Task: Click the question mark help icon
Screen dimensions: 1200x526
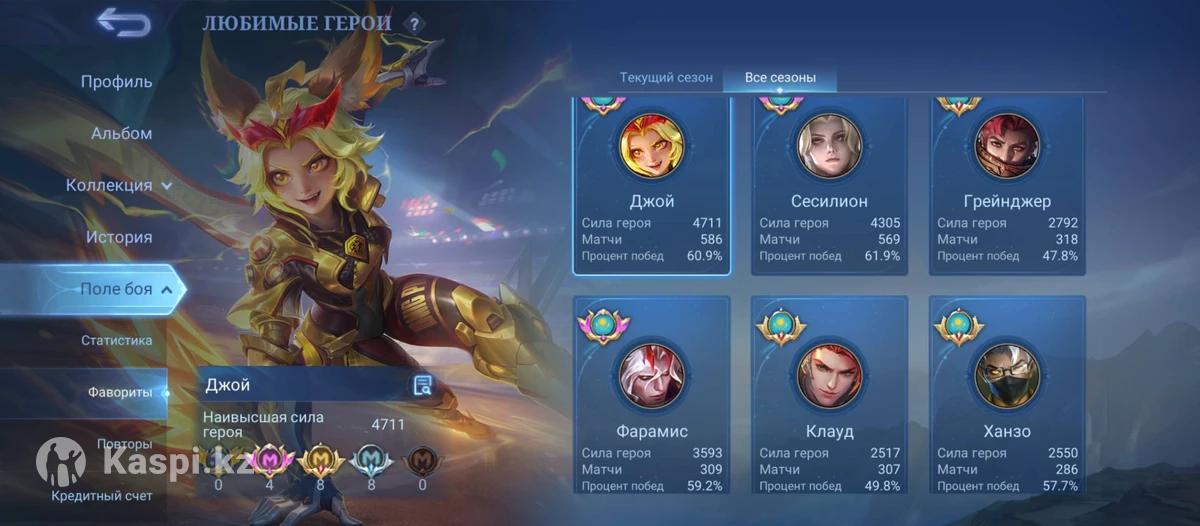Action: coord(413,23)
